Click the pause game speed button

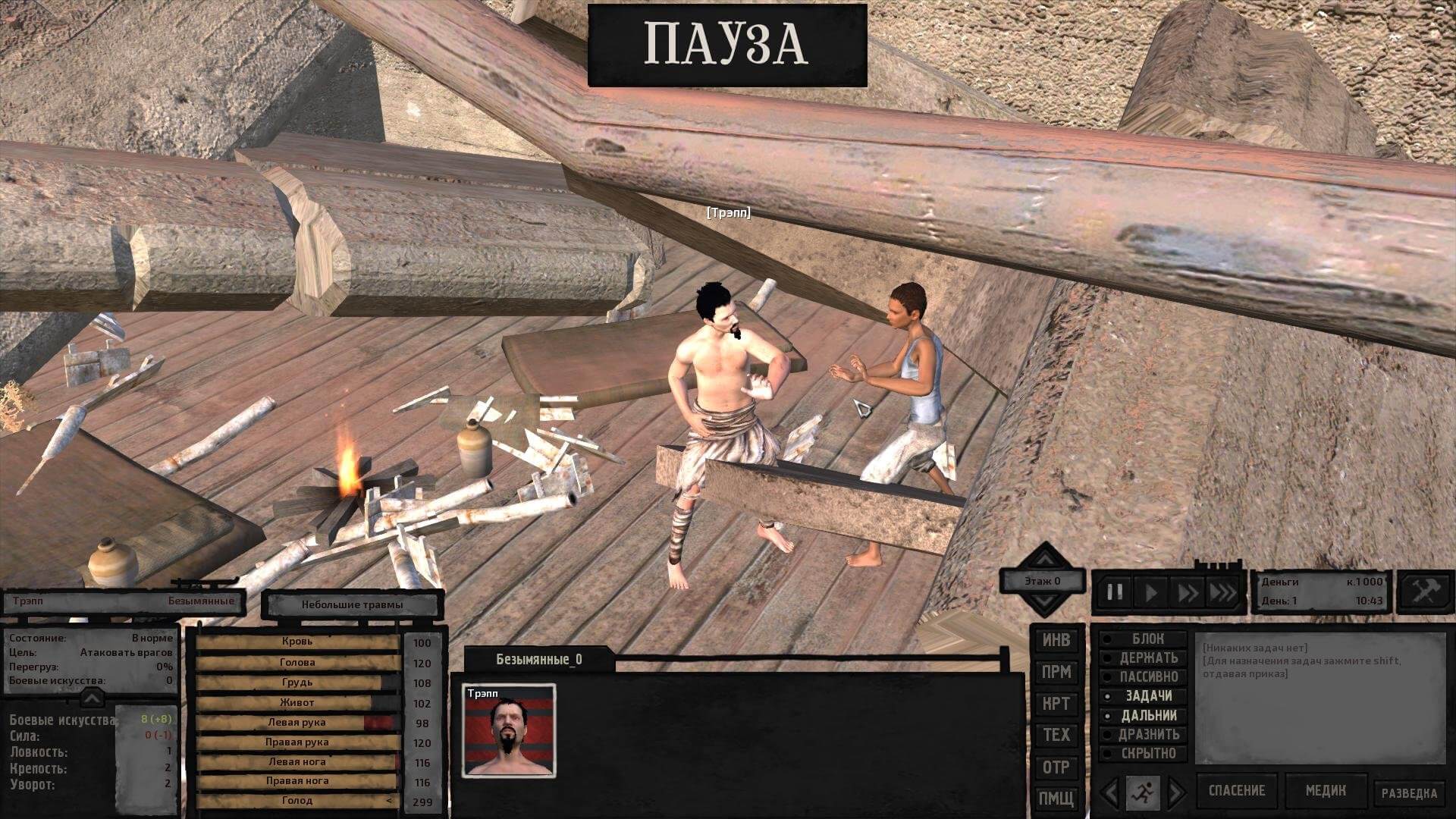(1115, 592)
